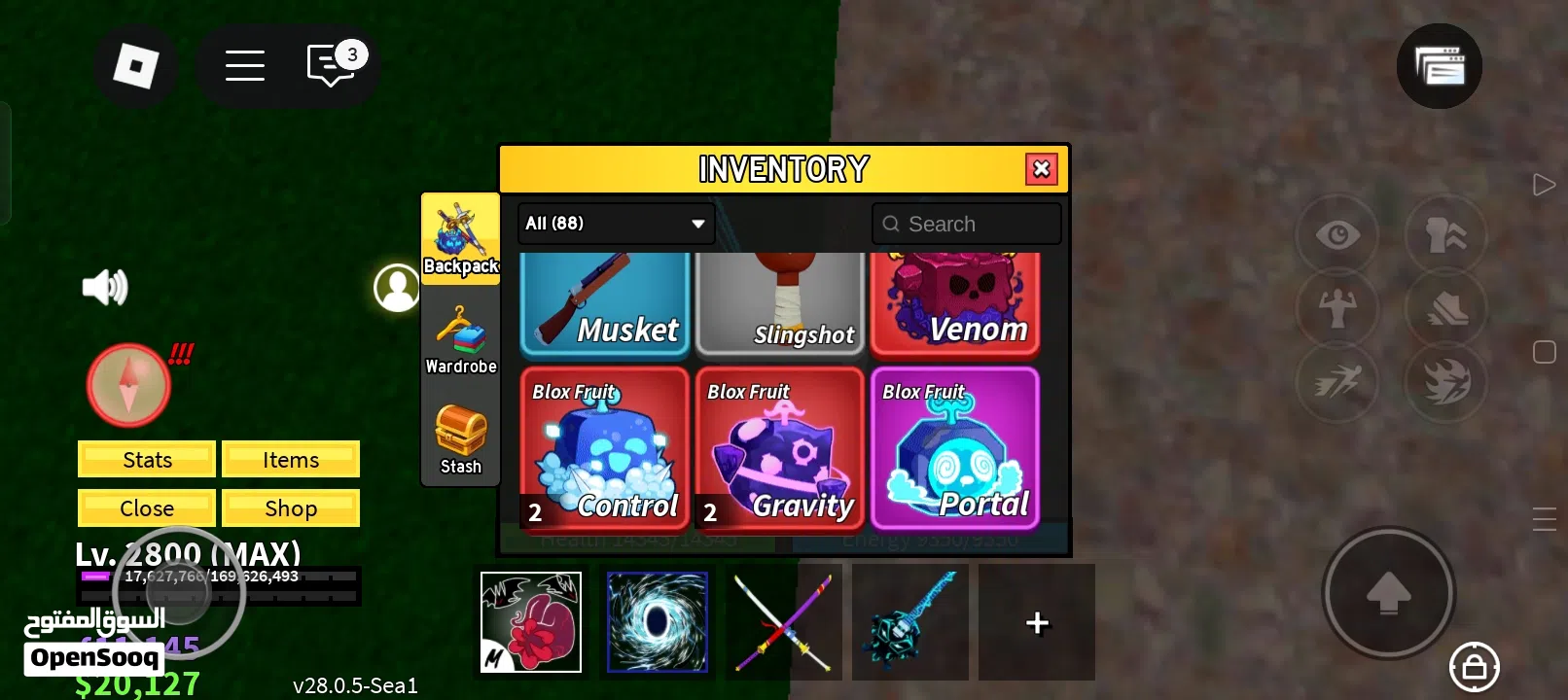
Task: Switch to the Stats panel
Action: pos(146,459)
